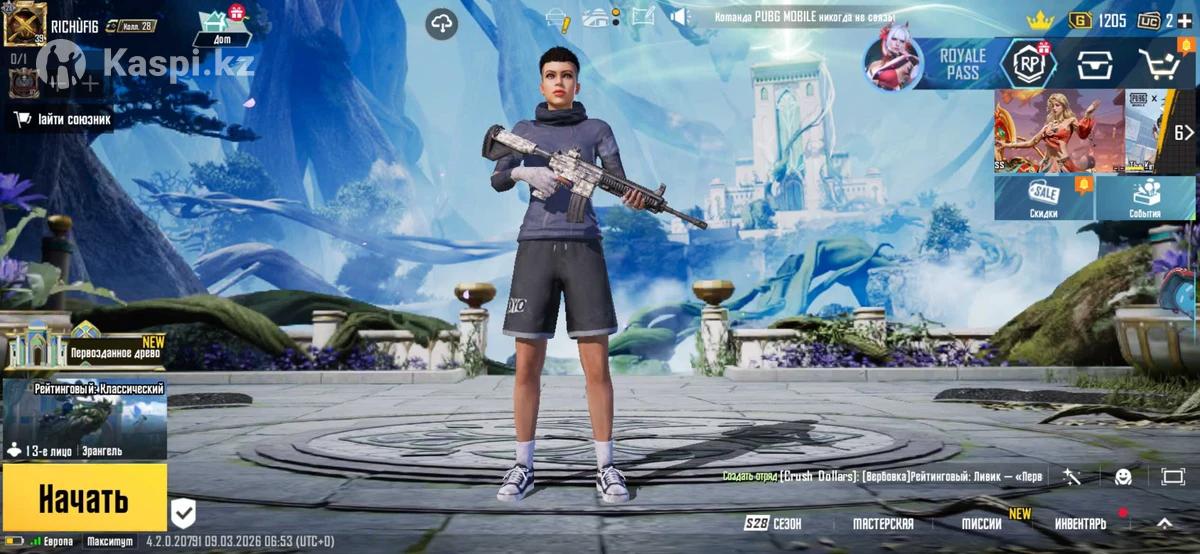Expand the bottom menu arrow
Viewport: 1200px width, 554px height.
click(1165, 523)
